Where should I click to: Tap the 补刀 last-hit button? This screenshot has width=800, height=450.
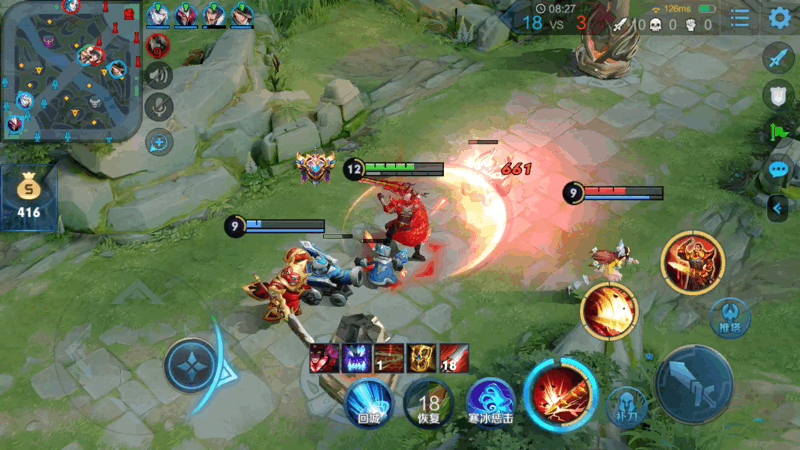(x=627, y=407)
